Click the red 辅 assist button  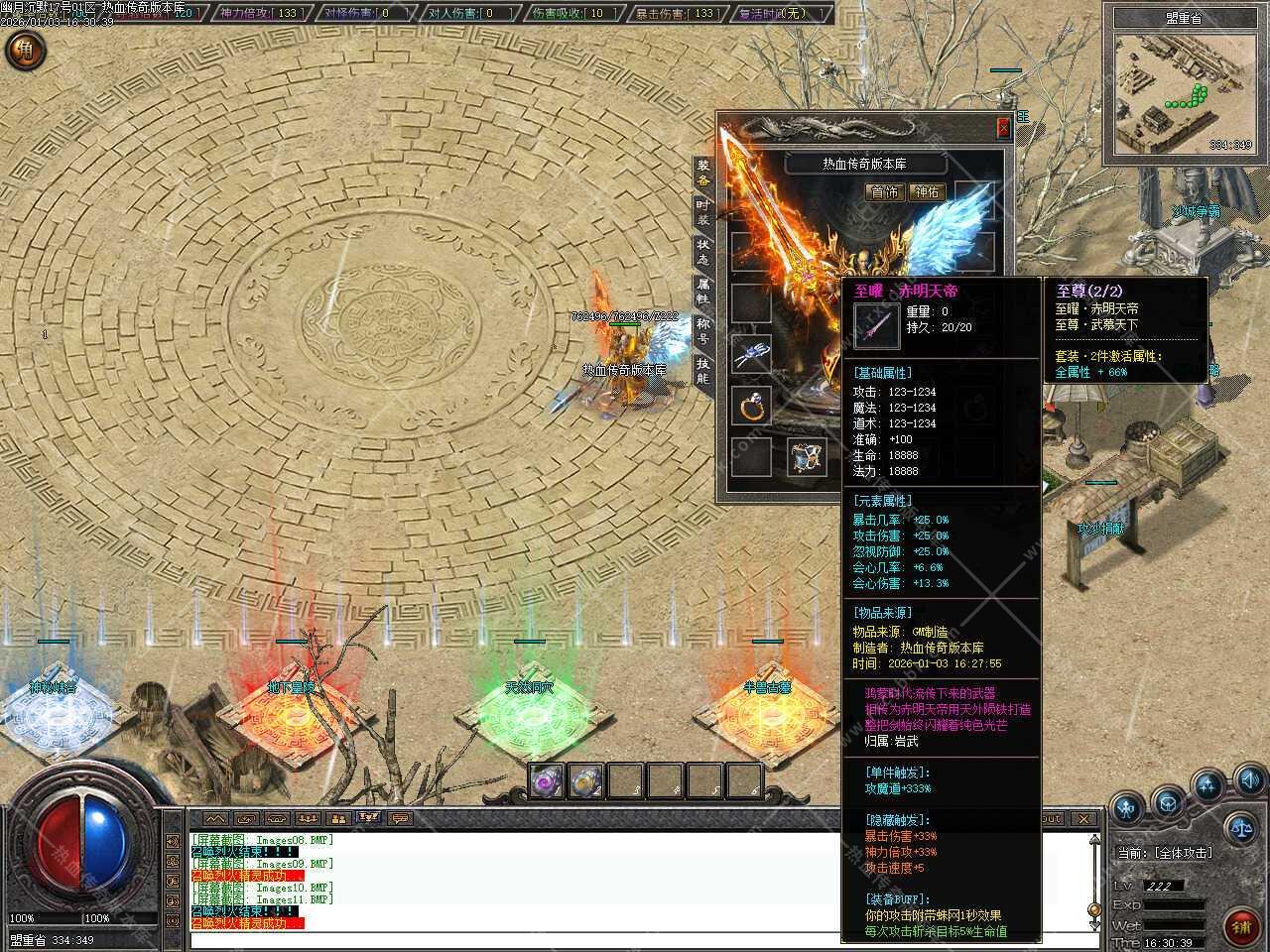pos(1240,927)
